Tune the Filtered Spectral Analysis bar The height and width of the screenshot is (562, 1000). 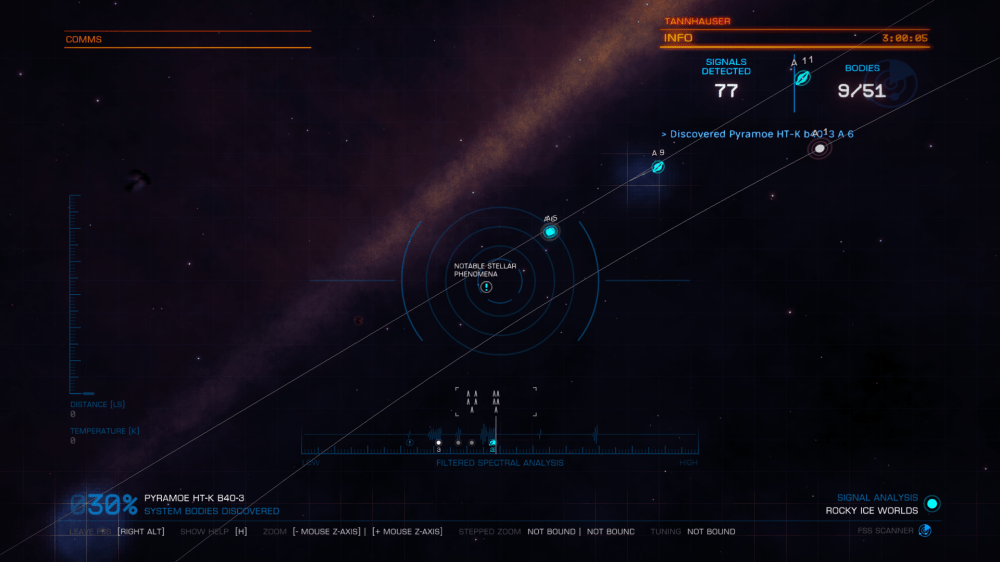coord(500,443)
